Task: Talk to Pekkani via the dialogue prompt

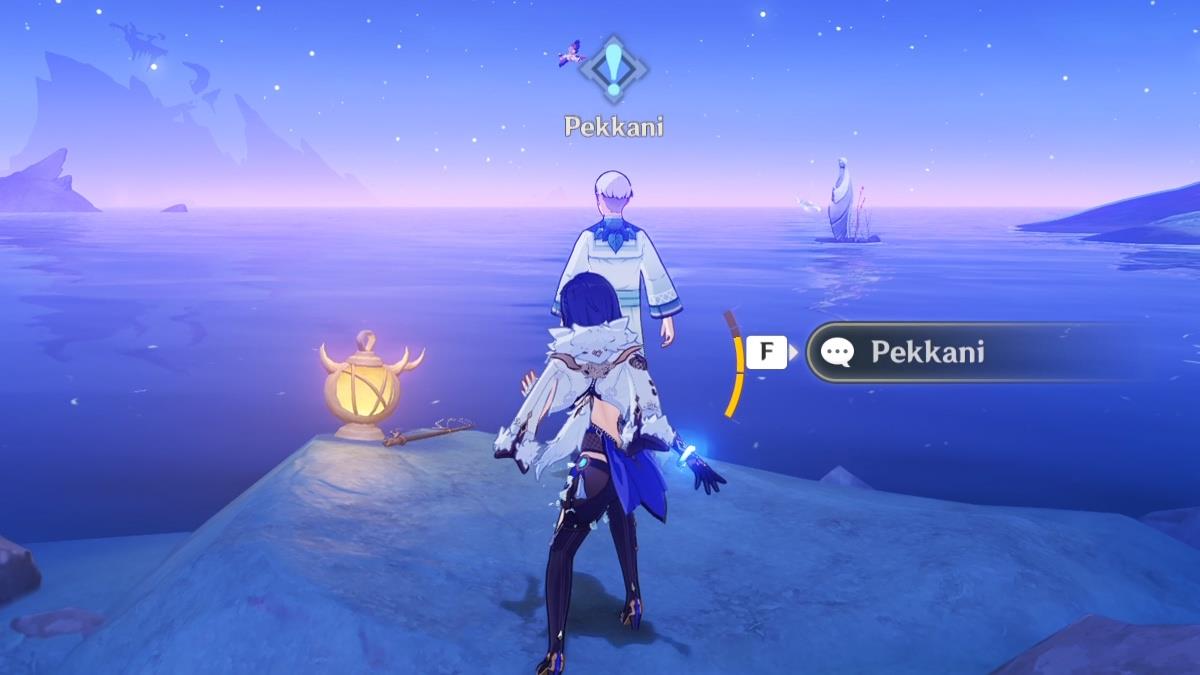Action: click(926, 352)
